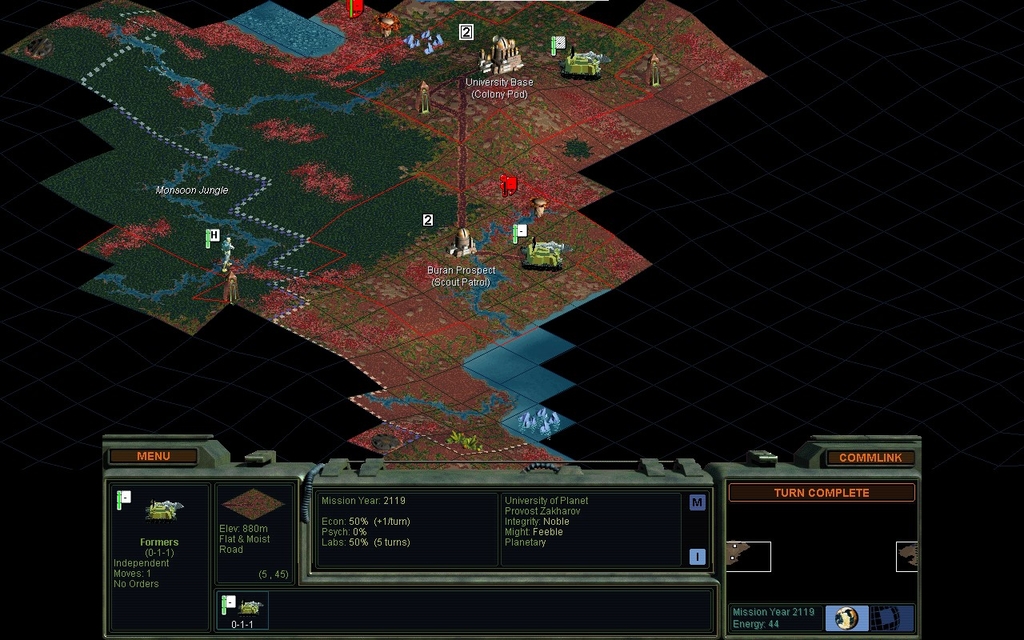Select the Formers unit in the stack list
Screen dimensions: 1024x640
[243, 608]
